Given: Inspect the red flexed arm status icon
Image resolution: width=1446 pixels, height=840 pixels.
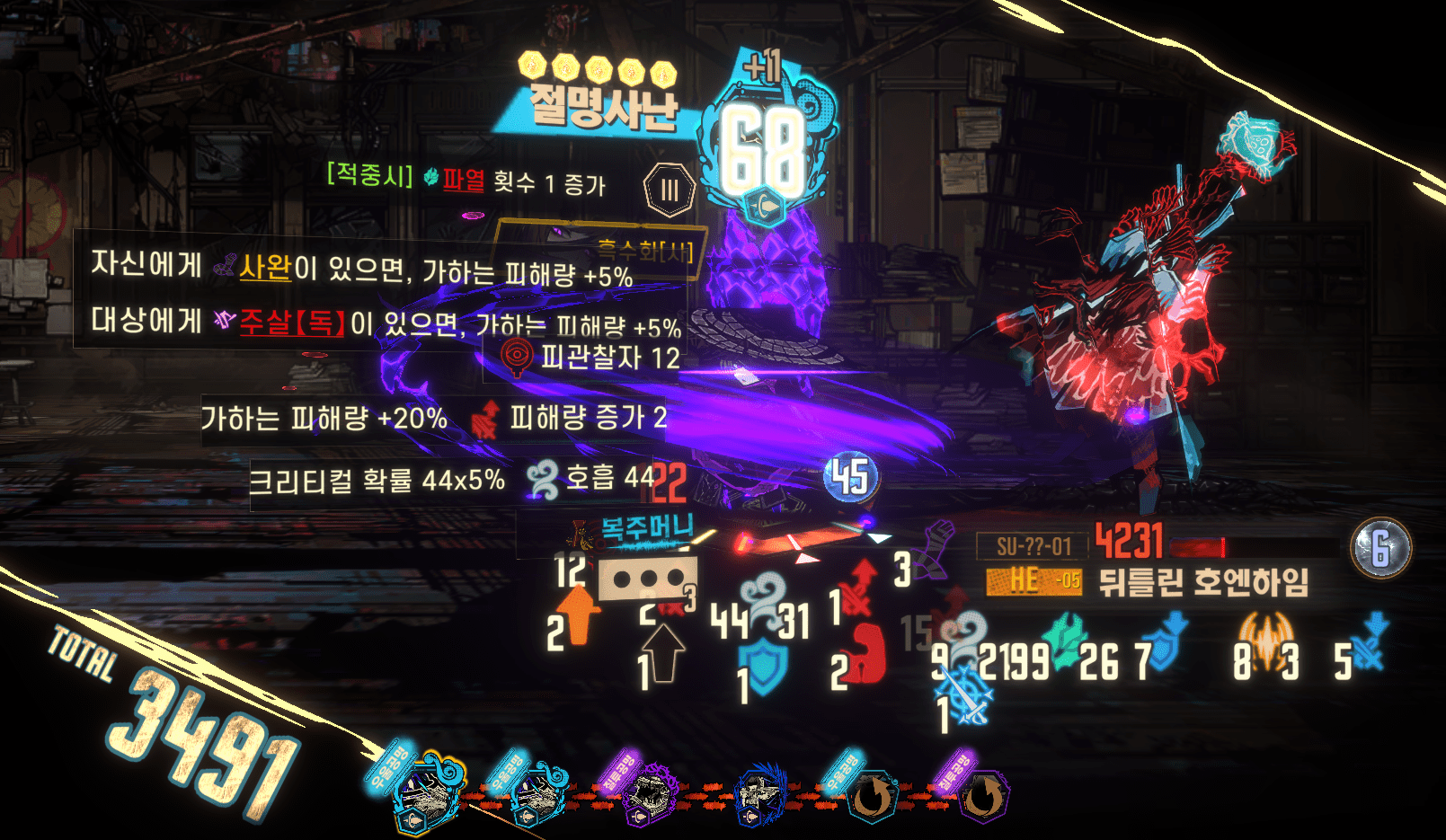Looking at the screenshot, I should pyautogui.click(x=866, y=653).
